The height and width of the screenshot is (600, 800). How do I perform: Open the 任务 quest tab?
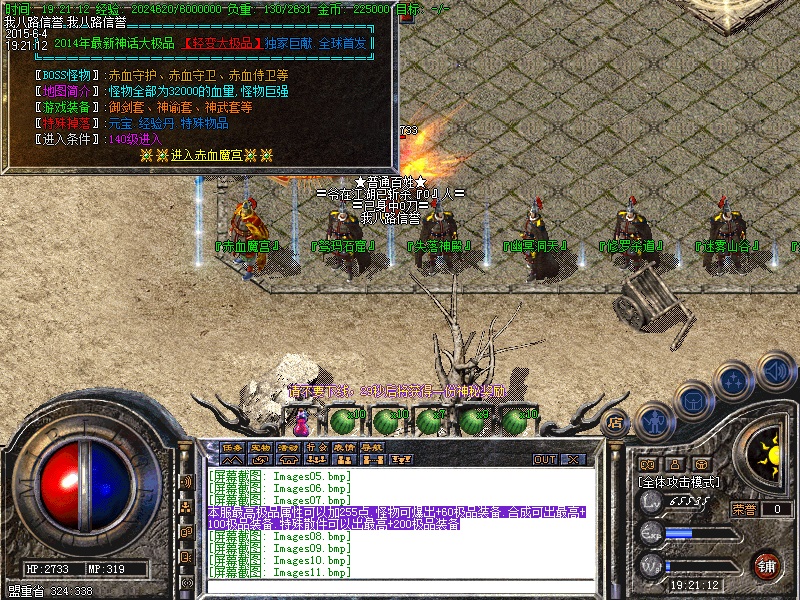pos(232,446)
